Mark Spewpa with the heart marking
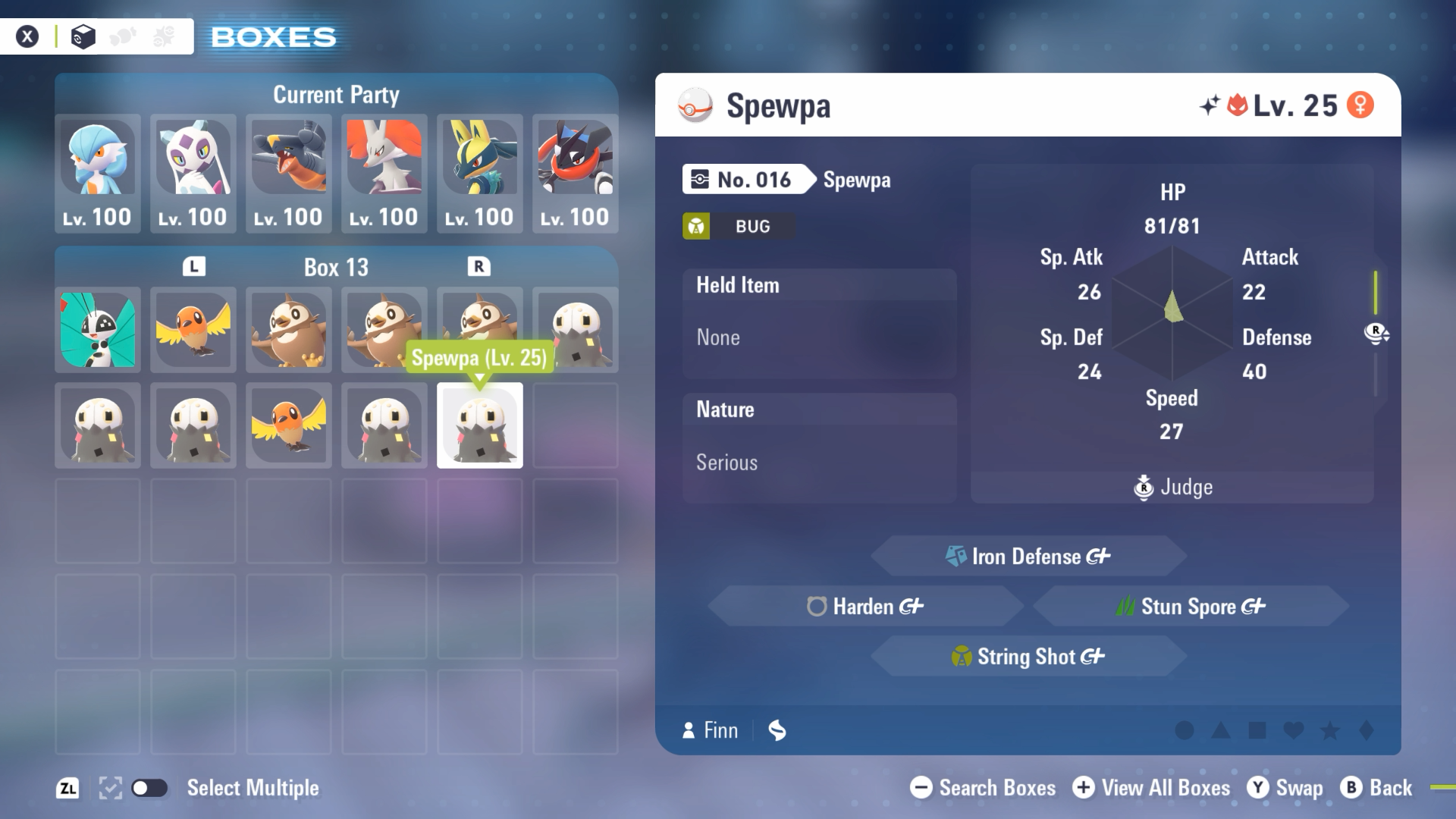Image resolution: width=1456 pixels, height=819 pixels. coord(1294,730)
